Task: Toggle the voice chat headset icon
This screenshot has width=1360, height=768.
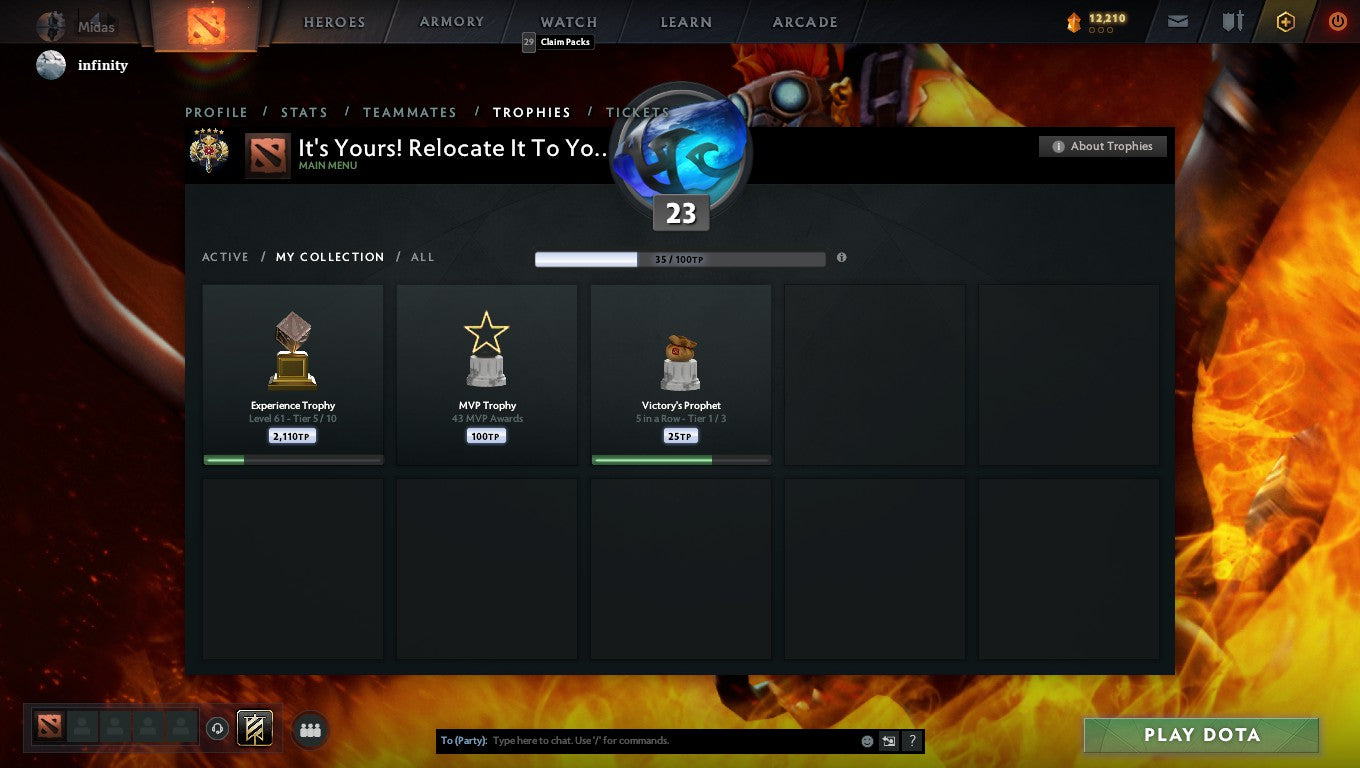Action: [218, 729]
